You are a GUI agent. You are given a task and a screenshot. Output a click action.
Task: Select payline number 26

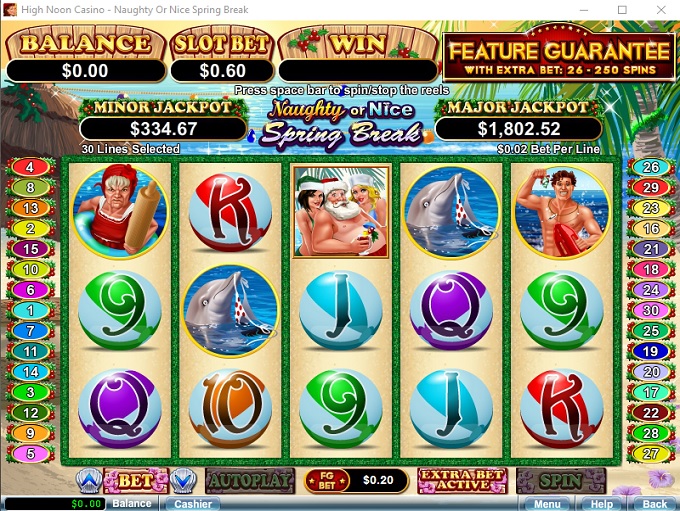[651, 167]
